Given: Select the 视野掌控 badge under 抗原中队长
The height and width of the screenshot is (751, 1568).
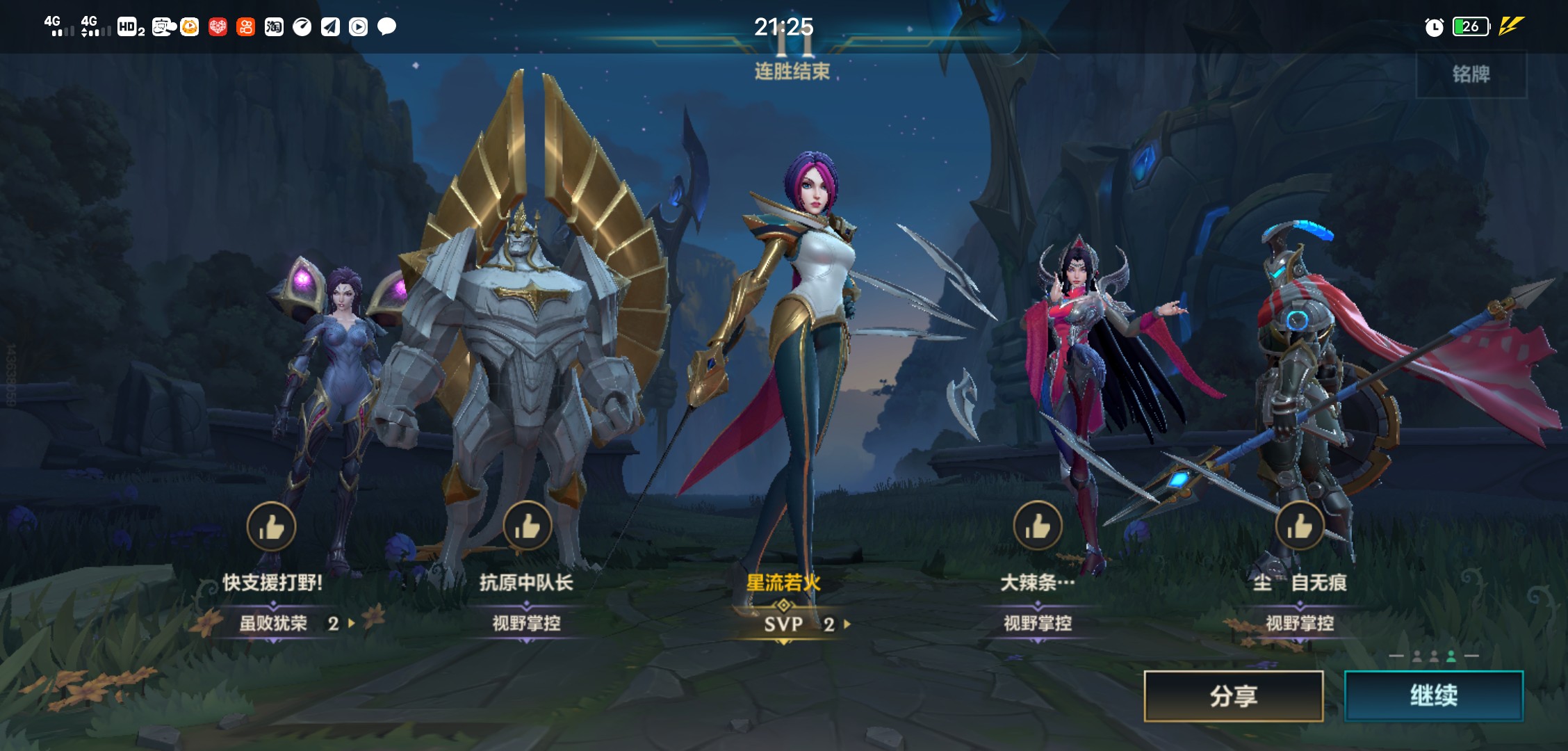Looking at the screenshot, I should [x=526, y=623].
